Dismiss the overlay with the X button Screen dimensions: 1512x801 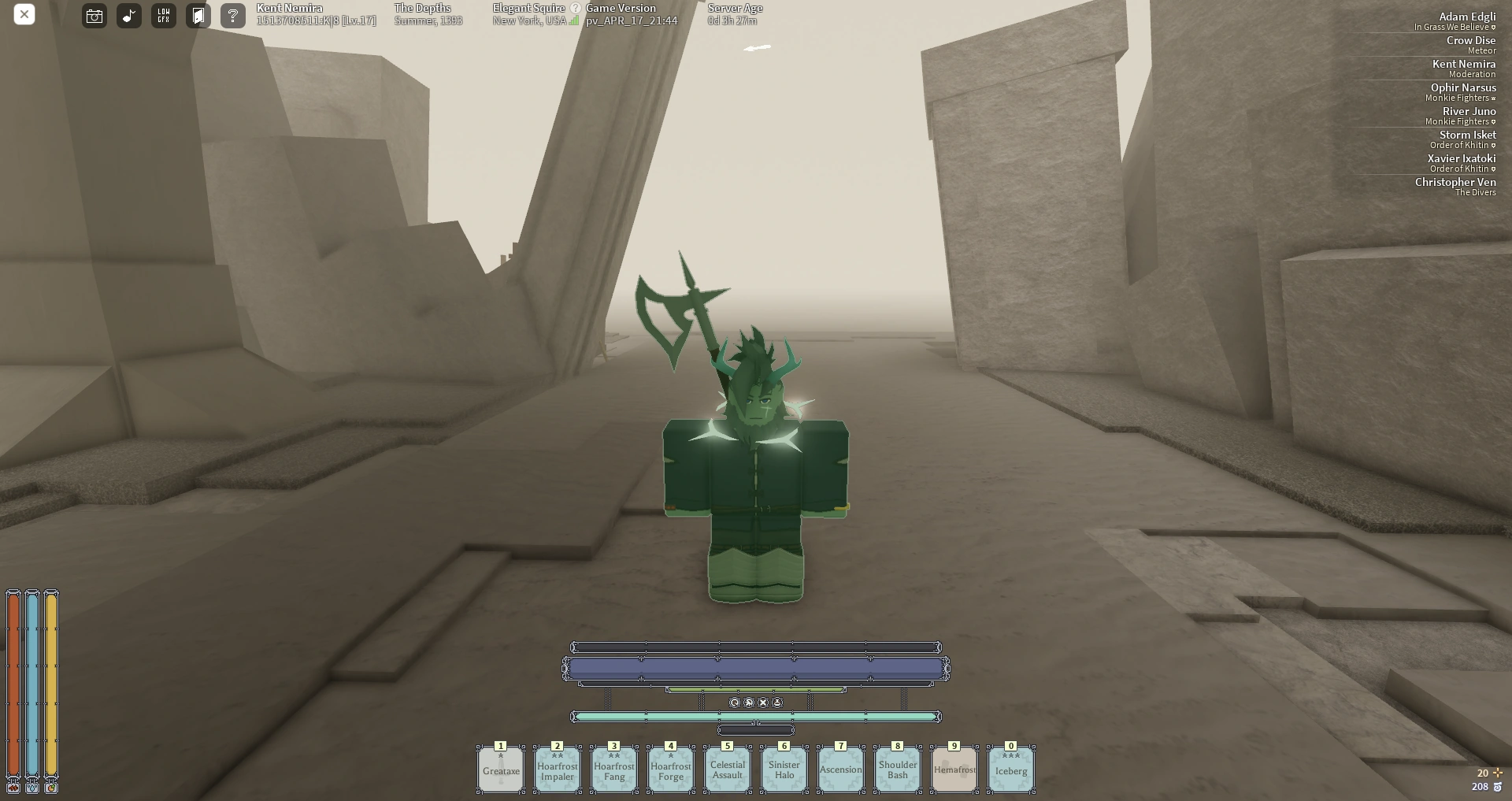24,14
